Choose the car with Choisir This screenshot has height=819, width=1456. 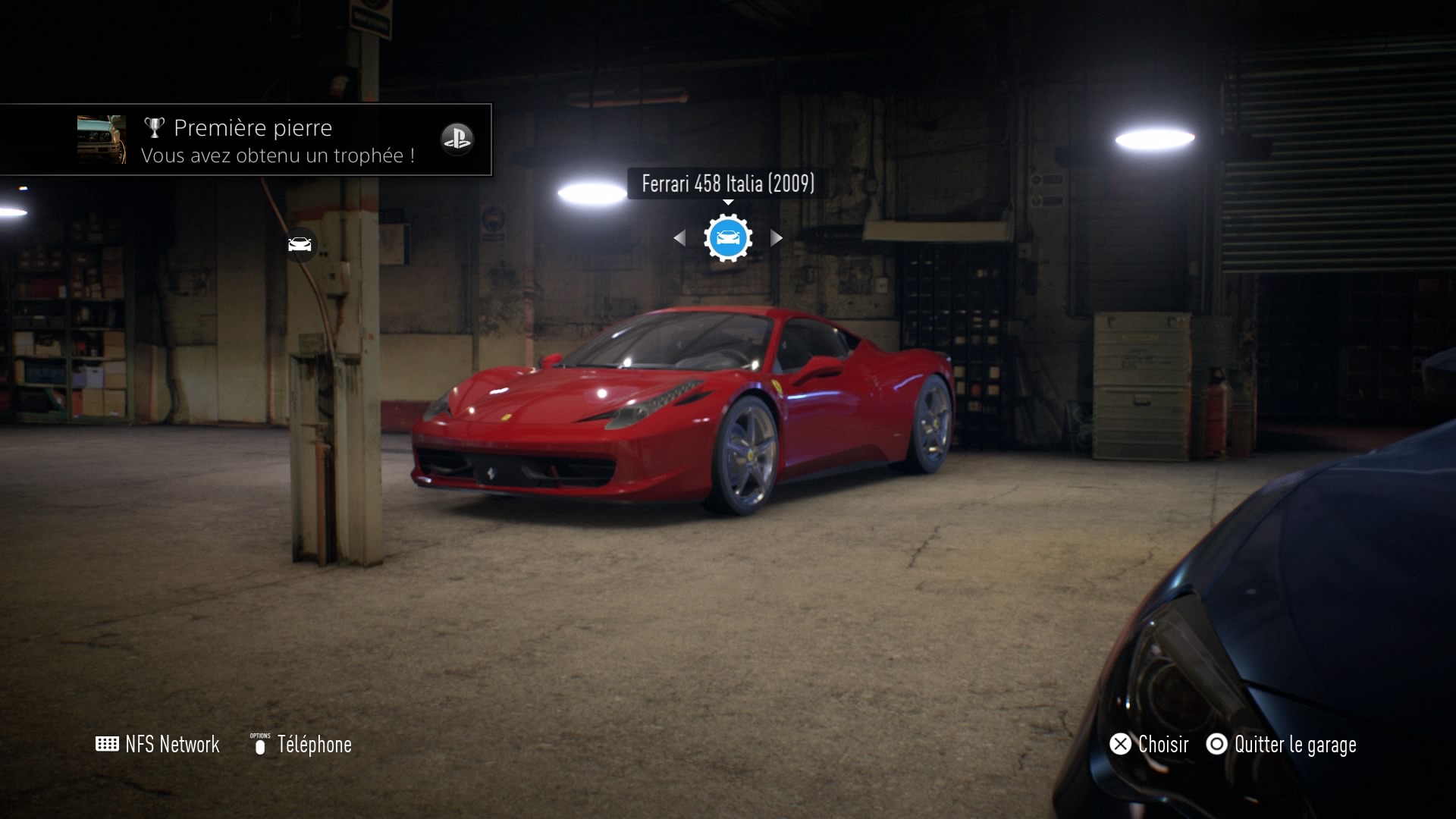1150,745
